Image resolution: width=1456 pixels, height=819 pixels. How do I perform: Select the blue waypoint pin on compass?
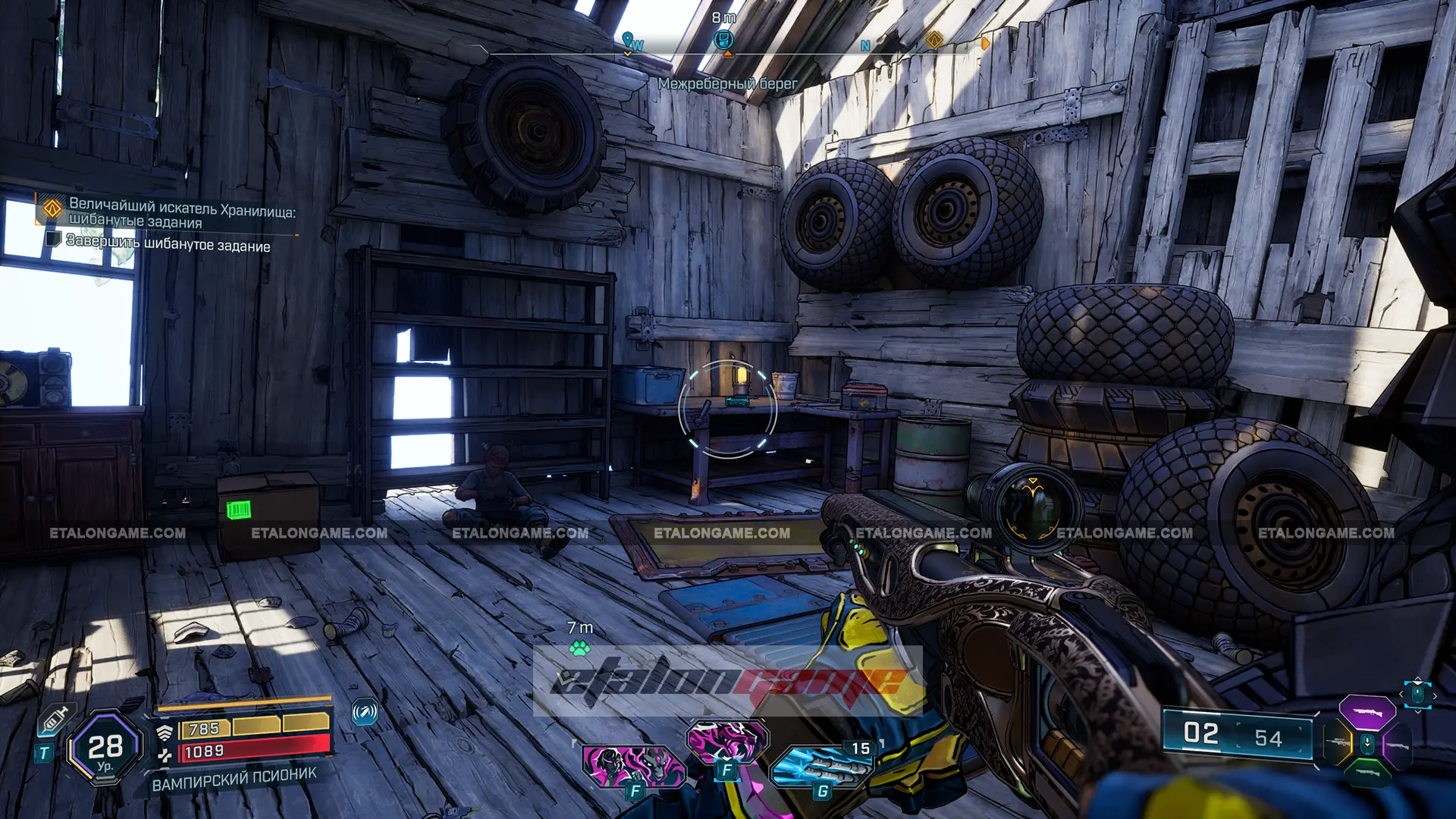point(627,39)
